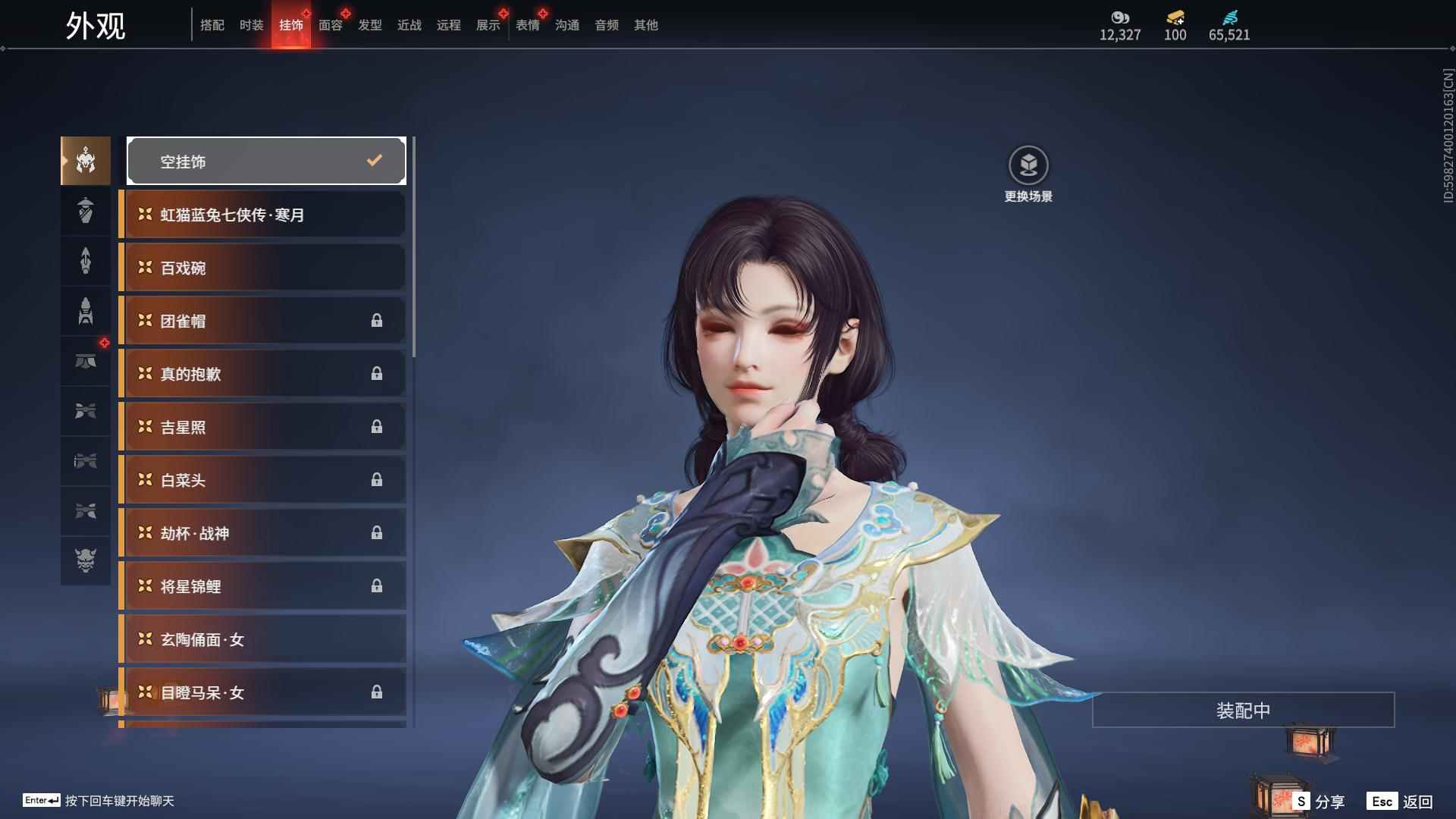Switch to the 搭配 tab
1456x819 pixels.
tap(212, 25)
